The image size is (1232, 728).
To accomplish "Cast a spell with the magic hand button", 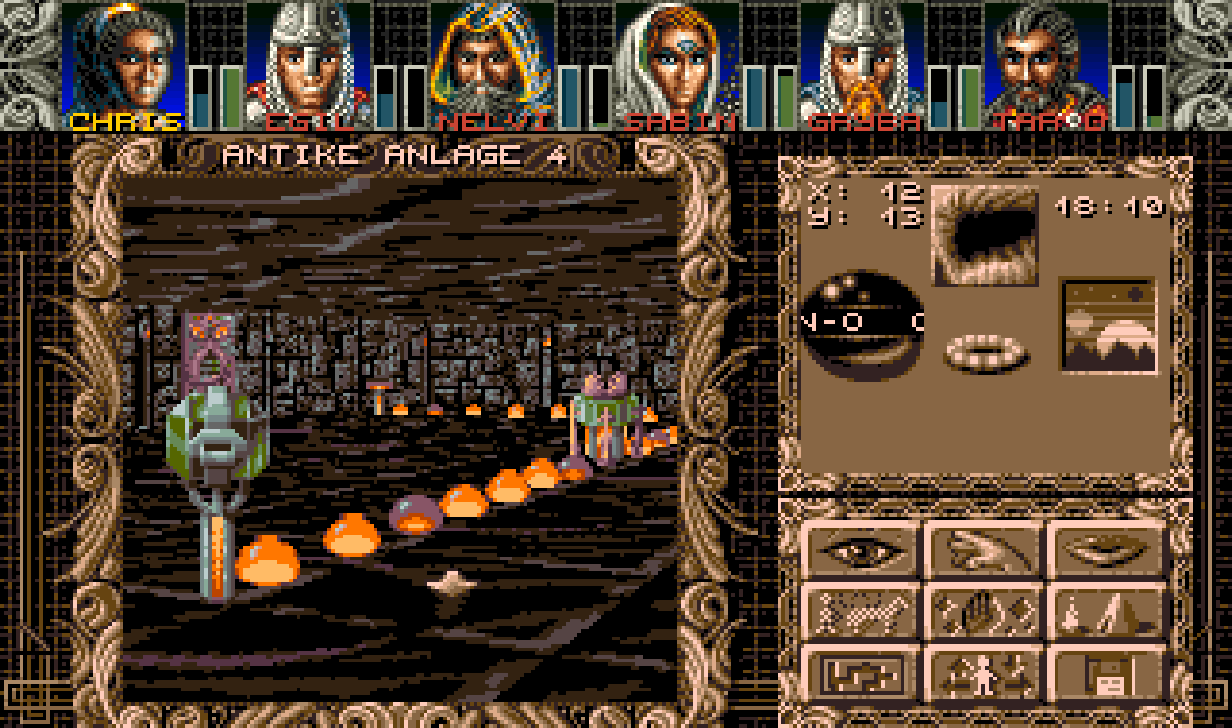I will 984,611.
